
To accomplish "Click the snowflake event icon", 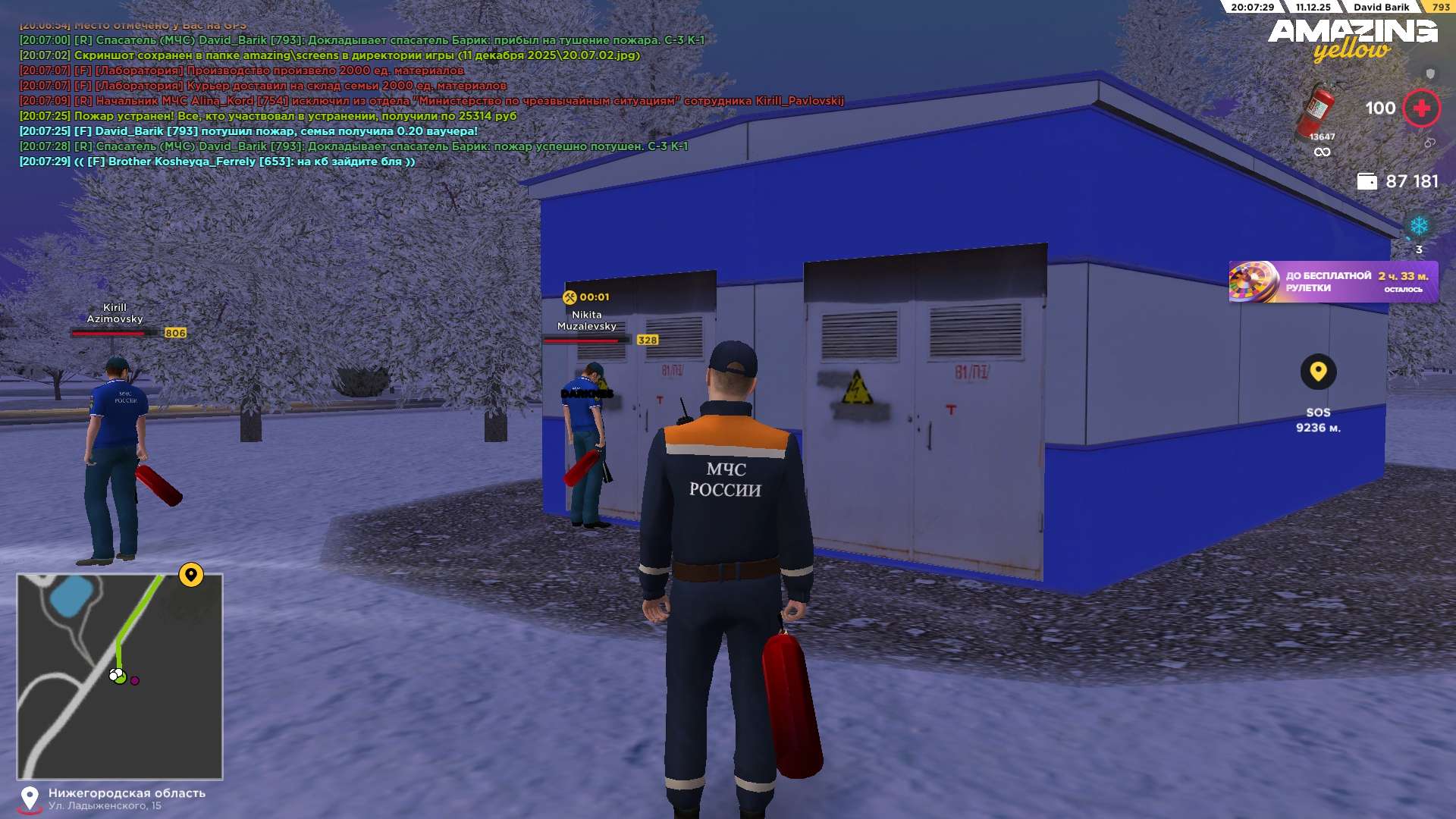I will click(1418, 226).
